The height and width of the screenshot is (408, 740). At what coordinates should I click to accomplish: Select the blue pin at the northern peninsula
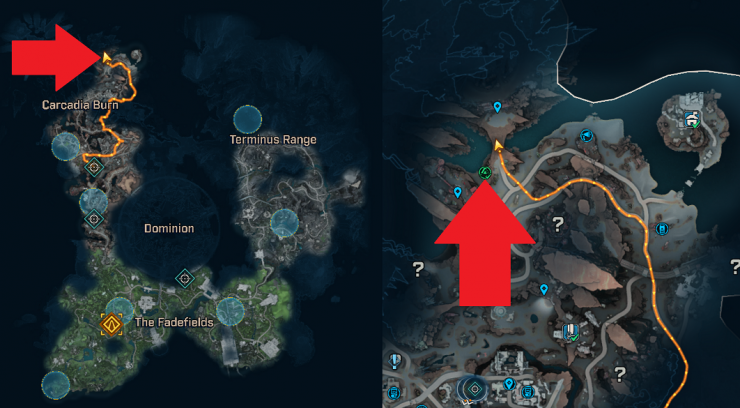click(x=498, y=107)
